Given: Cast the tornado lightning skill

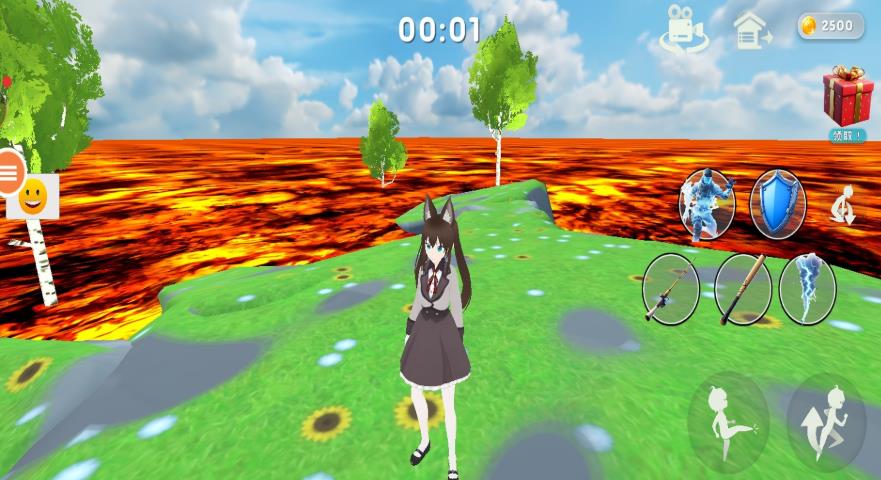Looking at the screenshot, I should pos(807,289).
